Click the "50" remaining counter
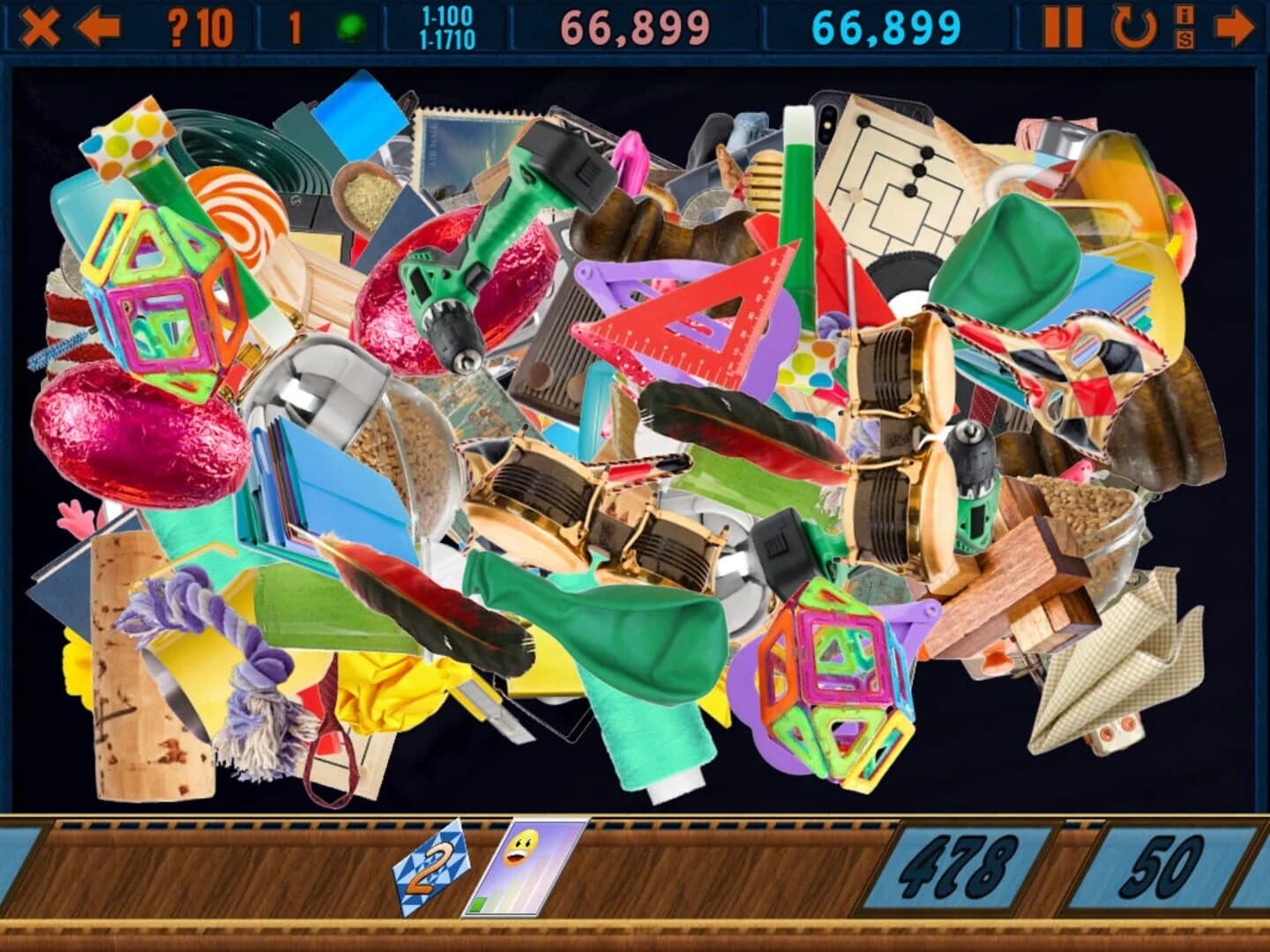Screen dimensions: 1270x952 click(1166, 868)
